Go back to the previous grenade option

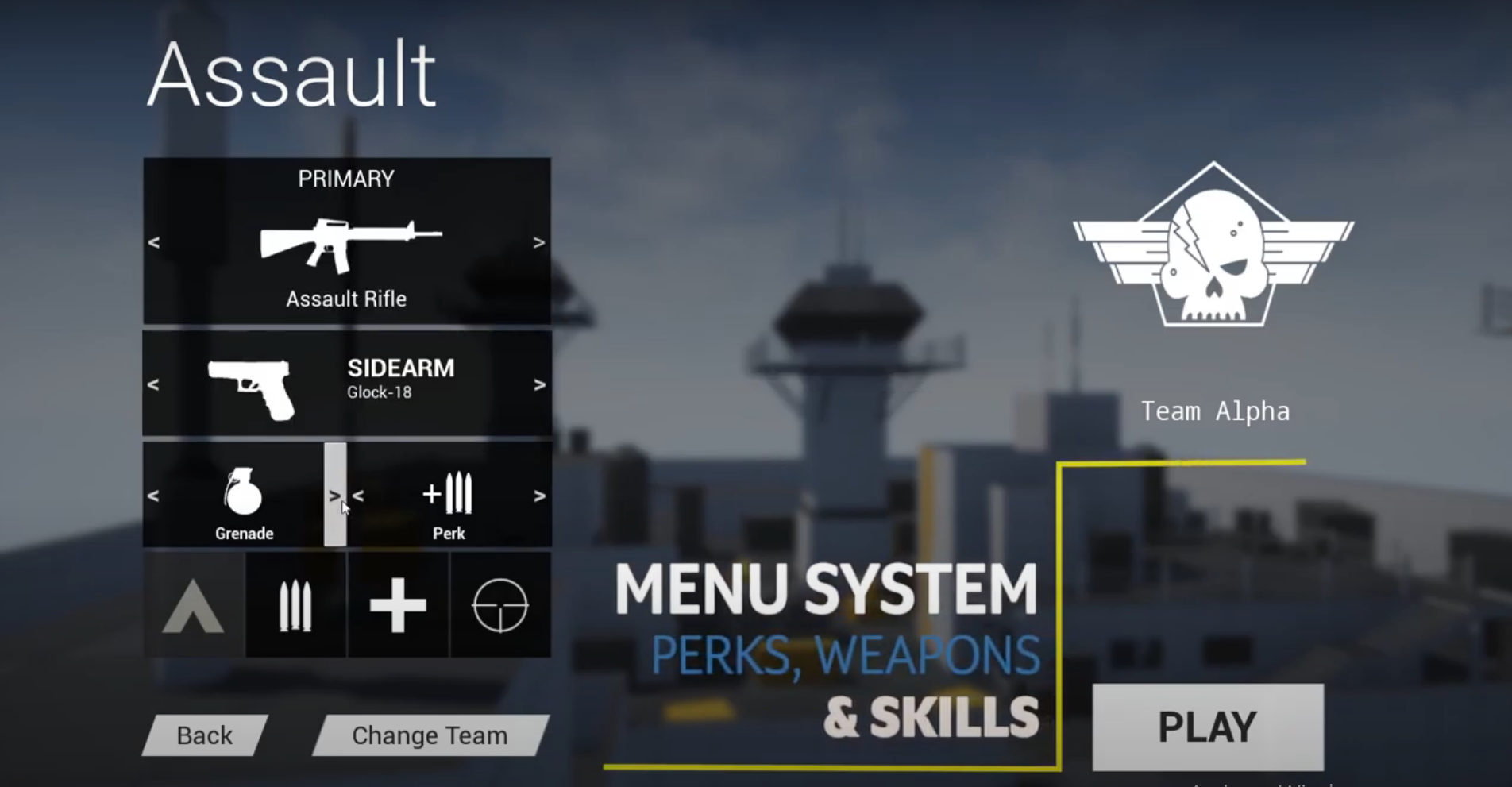pos(155,496)
